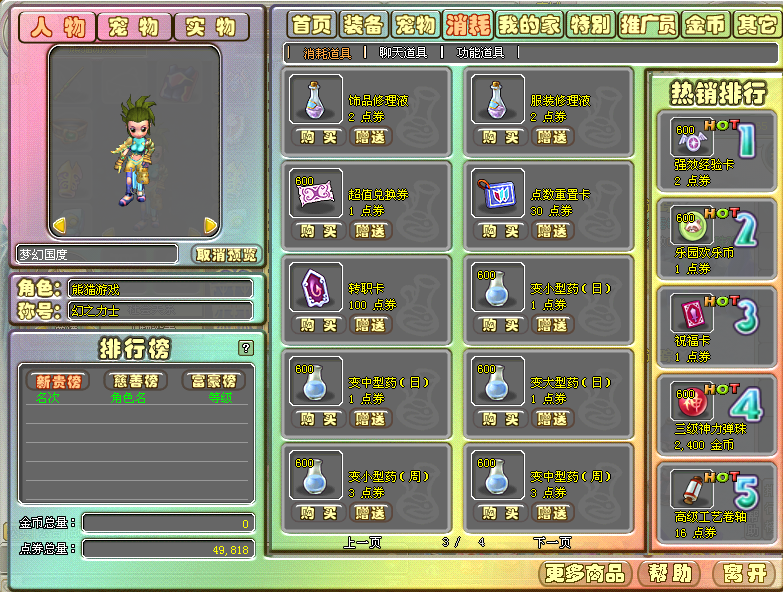Open the 金币 shop tab
Image resolution: width=783 pixels, height=592 pixels.
[x=705, y=24]
